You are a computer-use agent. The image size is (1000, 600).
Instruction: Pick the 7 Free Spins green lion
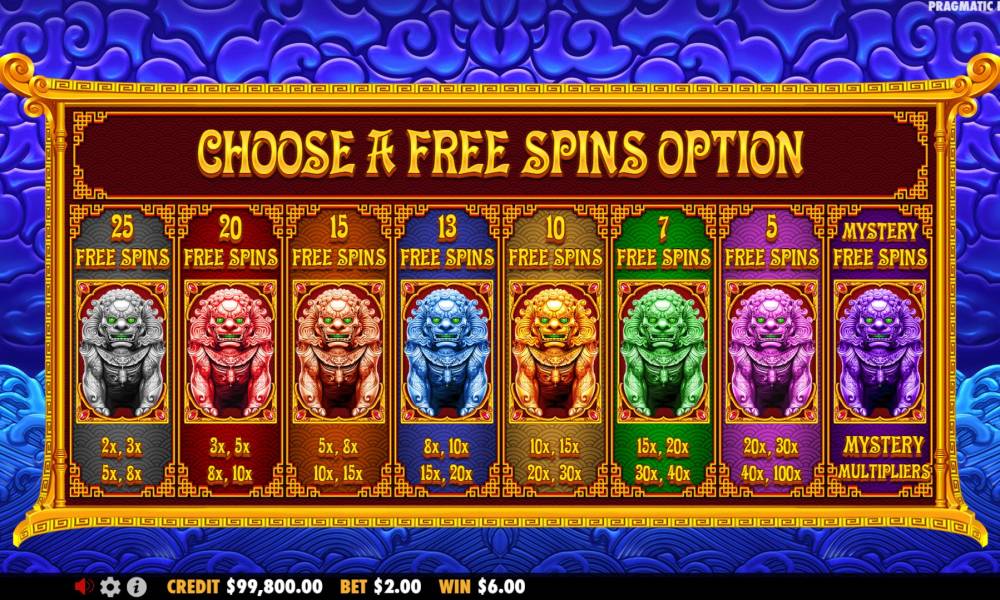662,350
